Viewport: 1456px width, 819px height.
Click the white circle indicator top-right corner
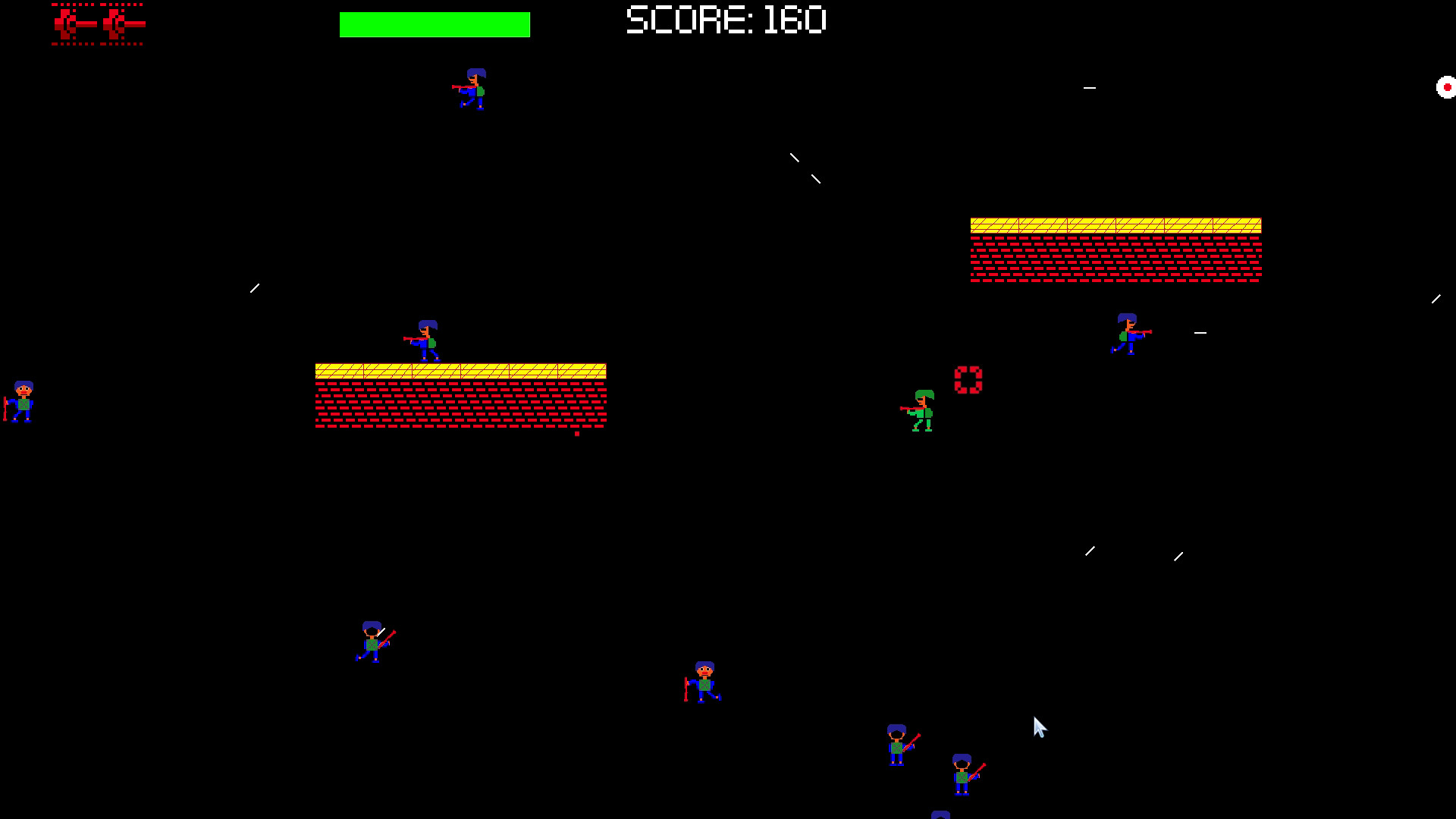click(x=1447, y=87)
